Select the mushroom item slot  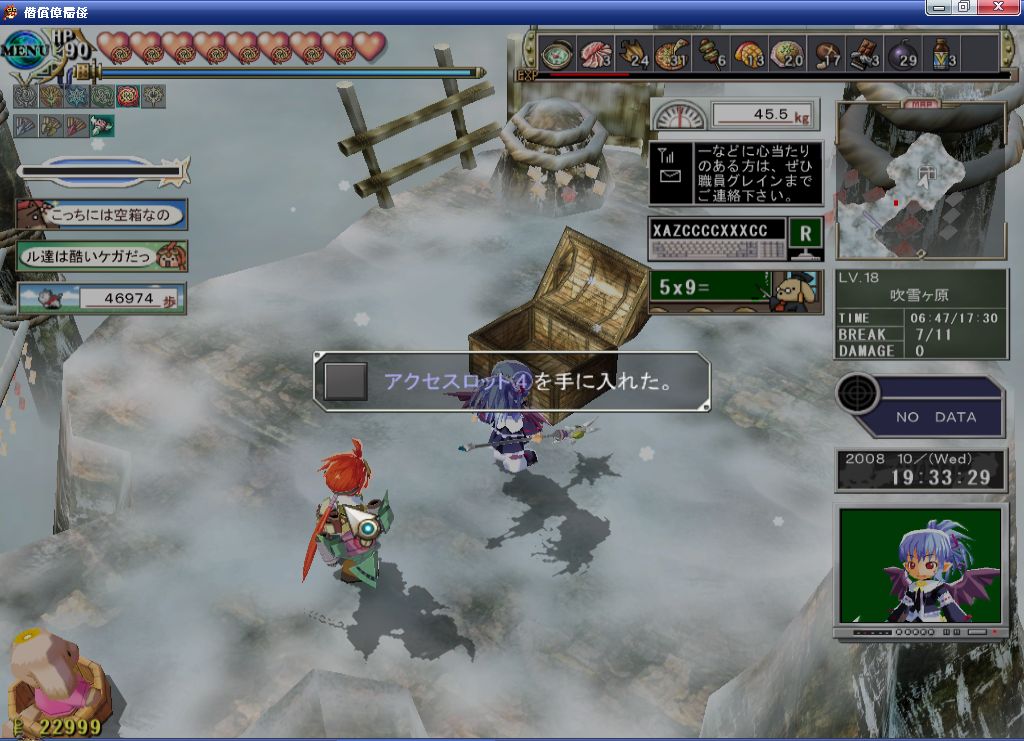(x=827, y=54)
